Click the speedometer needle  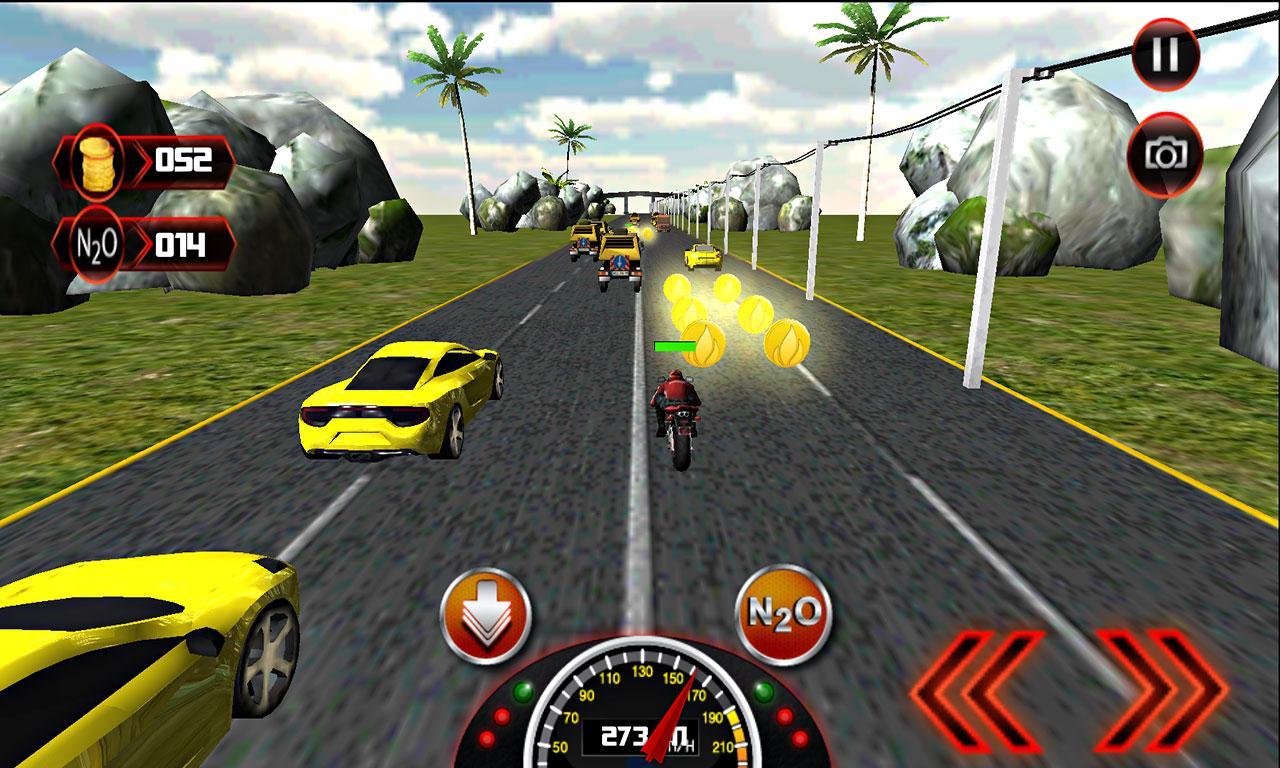tap(671, 716)
